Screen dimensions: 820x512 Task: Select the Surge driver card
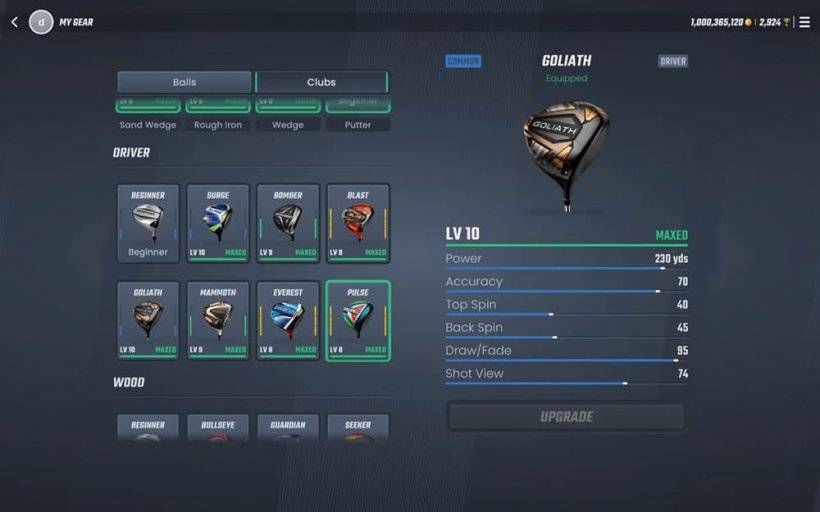coord(218,223)
